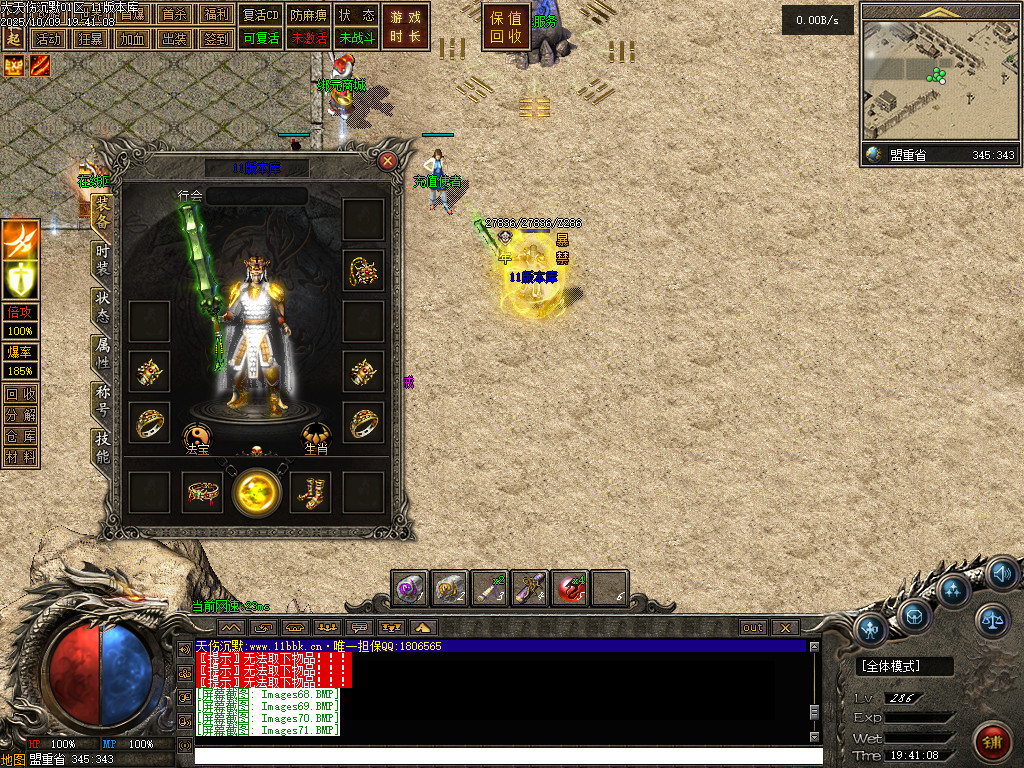This screenshot has height=768, width=1024.
Task: Click the minimap
Action: tap(938, 80)
